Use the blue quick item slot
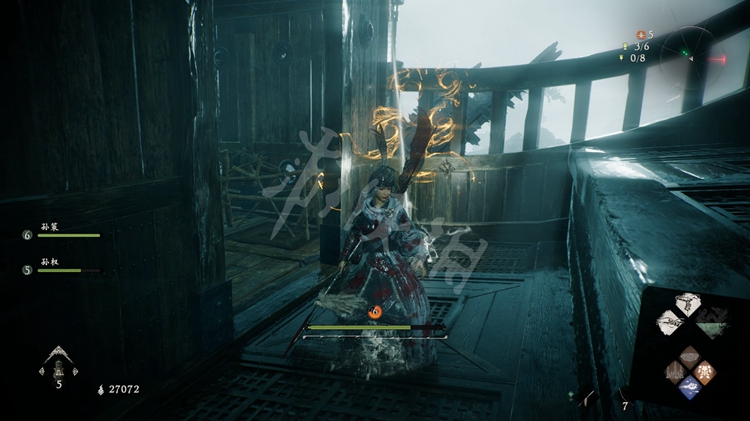750x421 pixels. click(x=688, y=387)
